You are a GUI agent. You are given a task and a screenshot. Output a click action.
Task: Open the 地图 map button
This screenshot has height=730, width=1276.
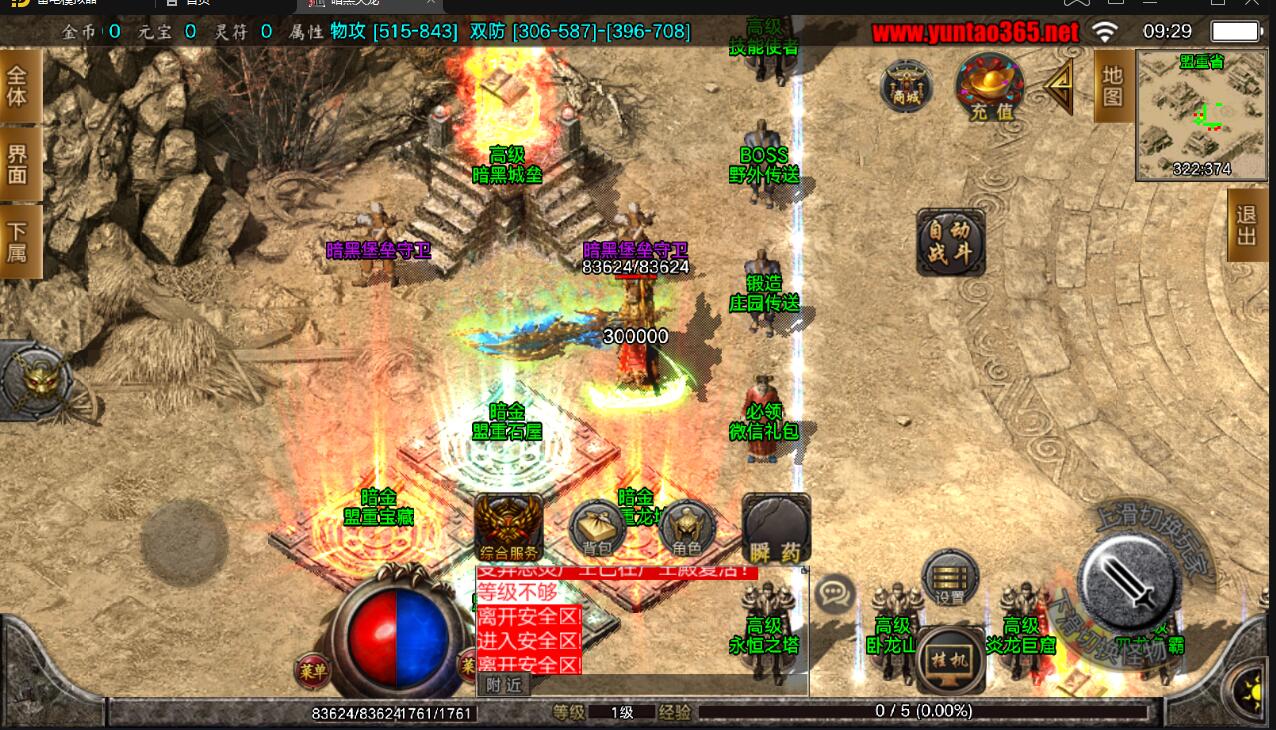(x=1113, y=86)
